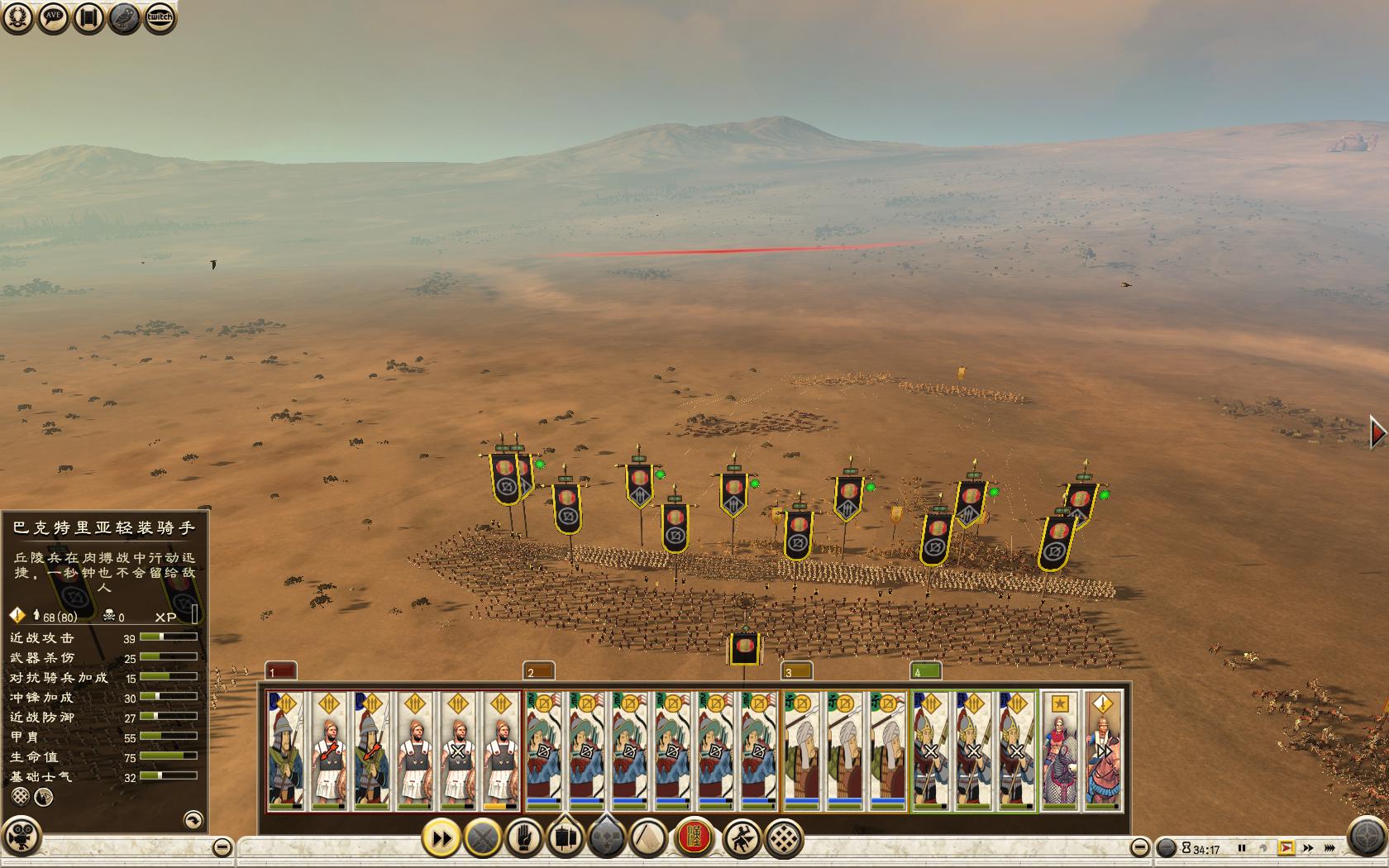Image resolution: width=1389 pixels, height=868 pixels.
Task: Set battle speed to double fast-forward
Action: (1308, 848)
